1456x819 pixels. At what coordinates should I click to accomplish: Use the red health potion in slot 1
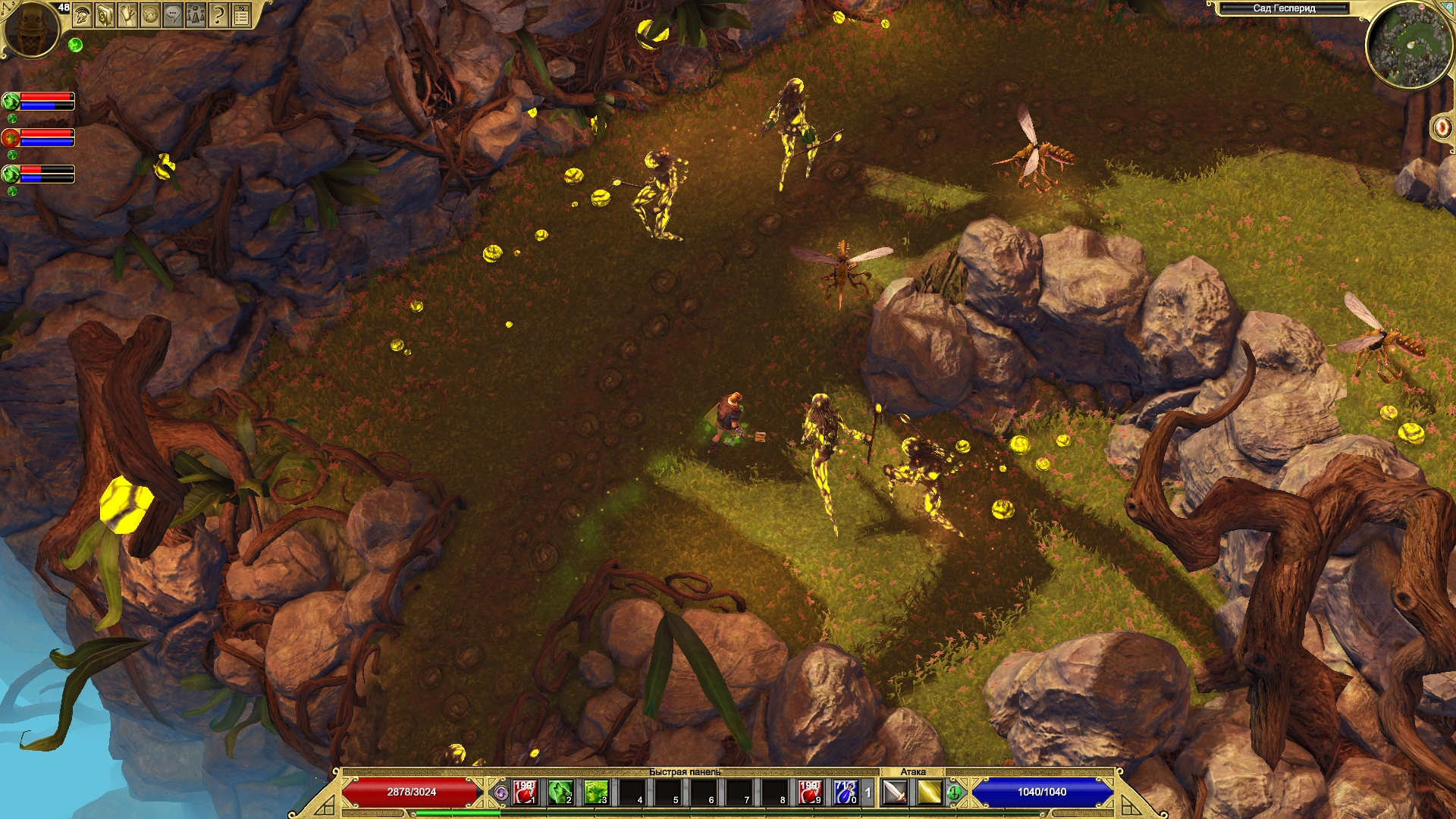(525, 792)
